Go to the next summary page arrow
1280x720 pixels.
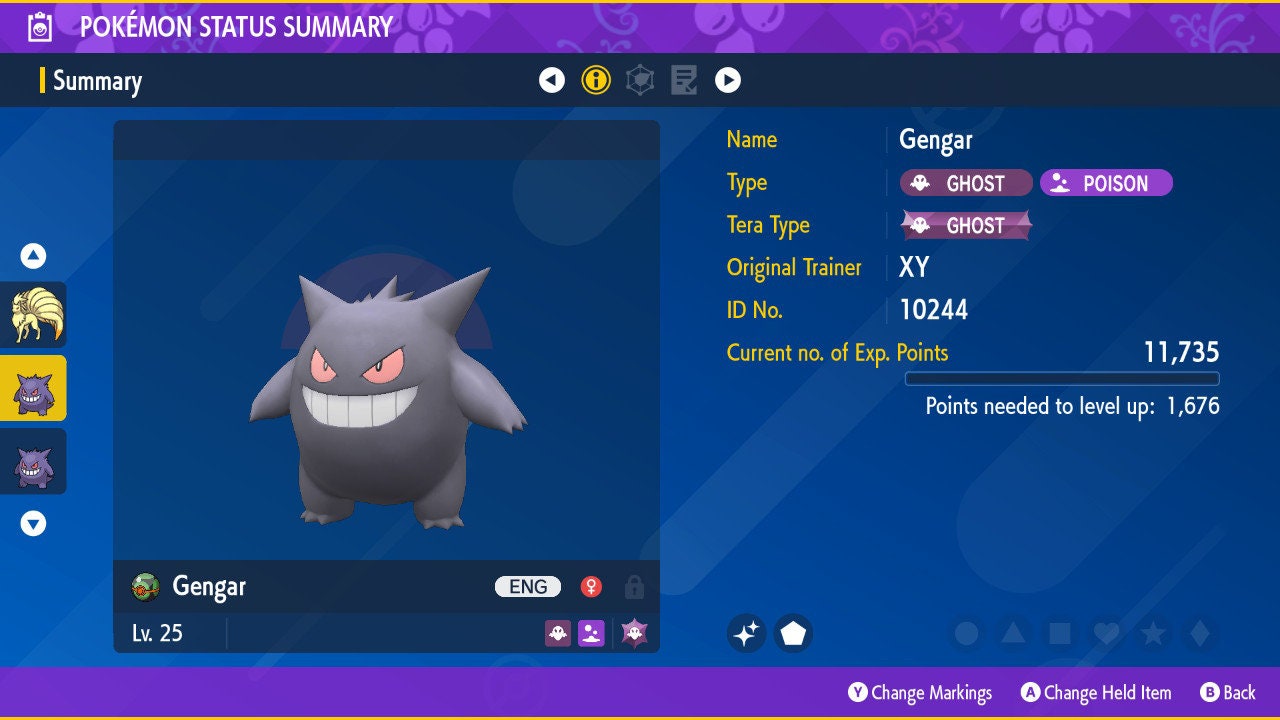click(x=728, y=80)
